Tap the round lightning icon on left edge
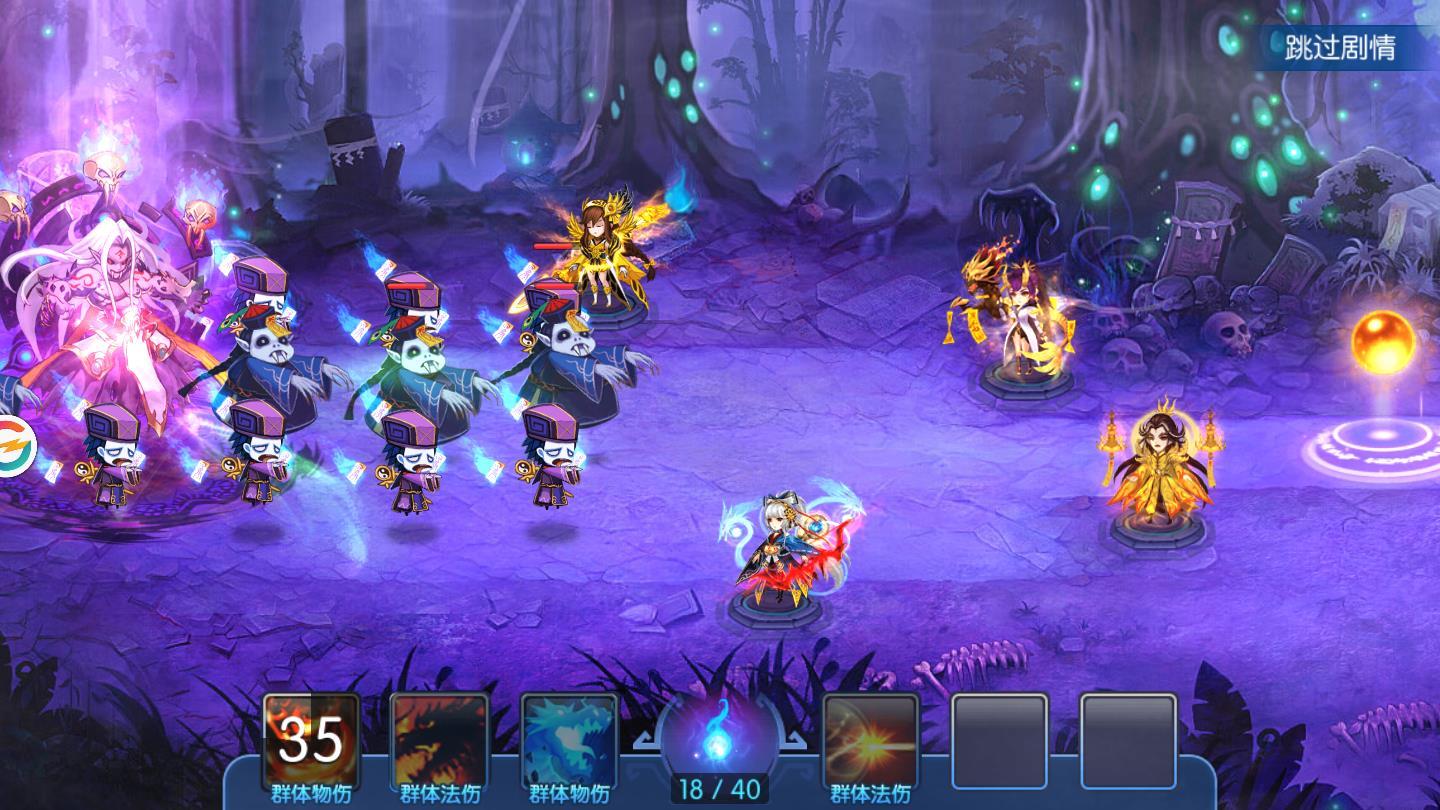Viewport: 1440px width, 810px height. point(14,445)
